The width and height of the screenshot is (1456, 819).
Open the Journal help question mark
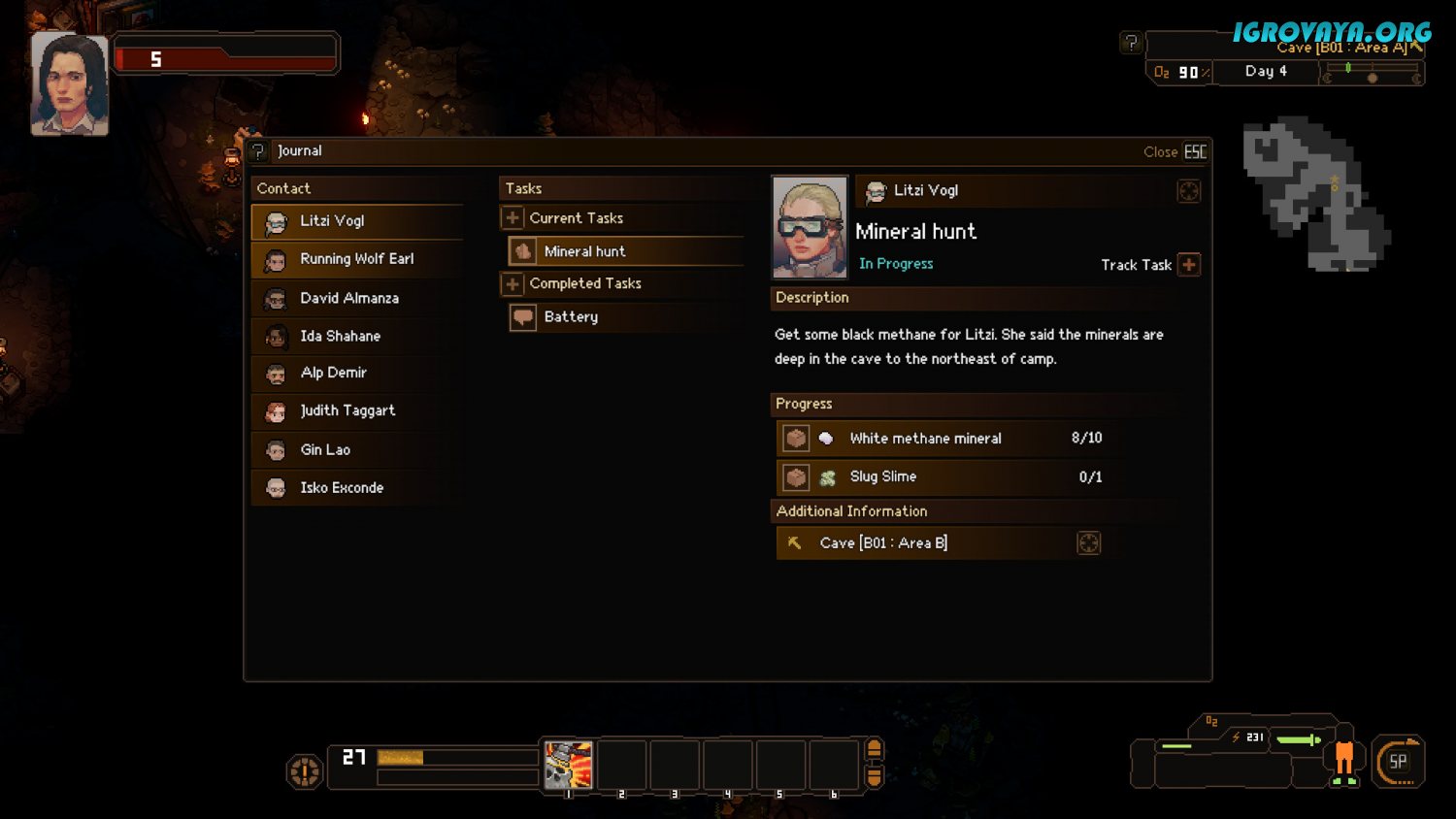258,151
